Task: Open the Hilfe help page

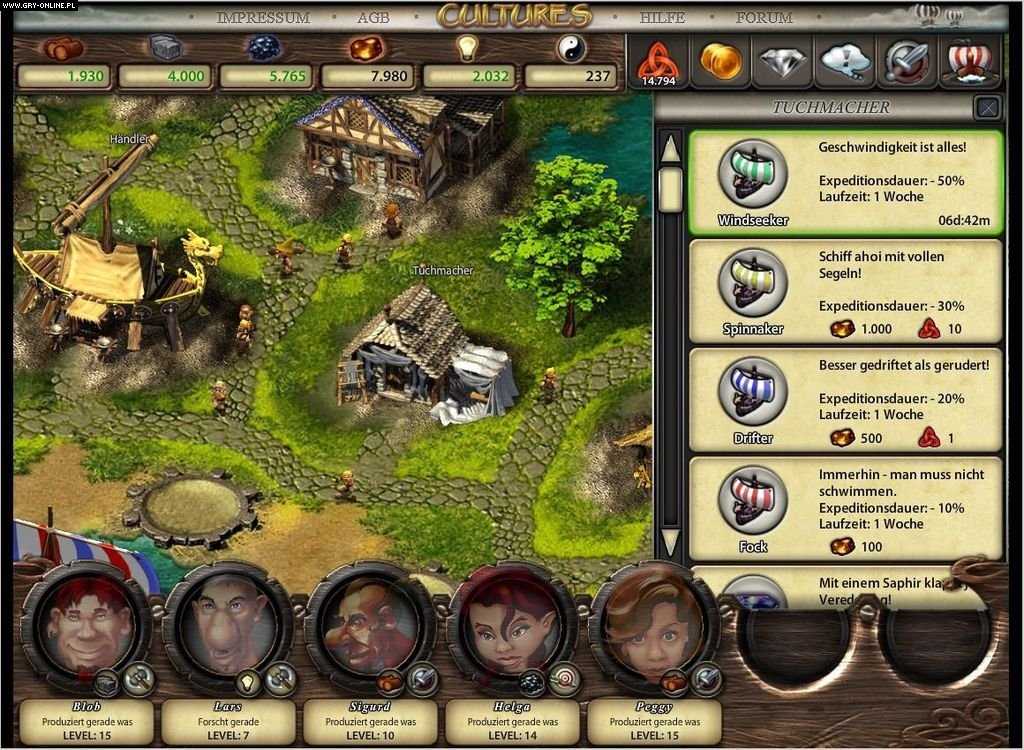Action: point(662,18)
